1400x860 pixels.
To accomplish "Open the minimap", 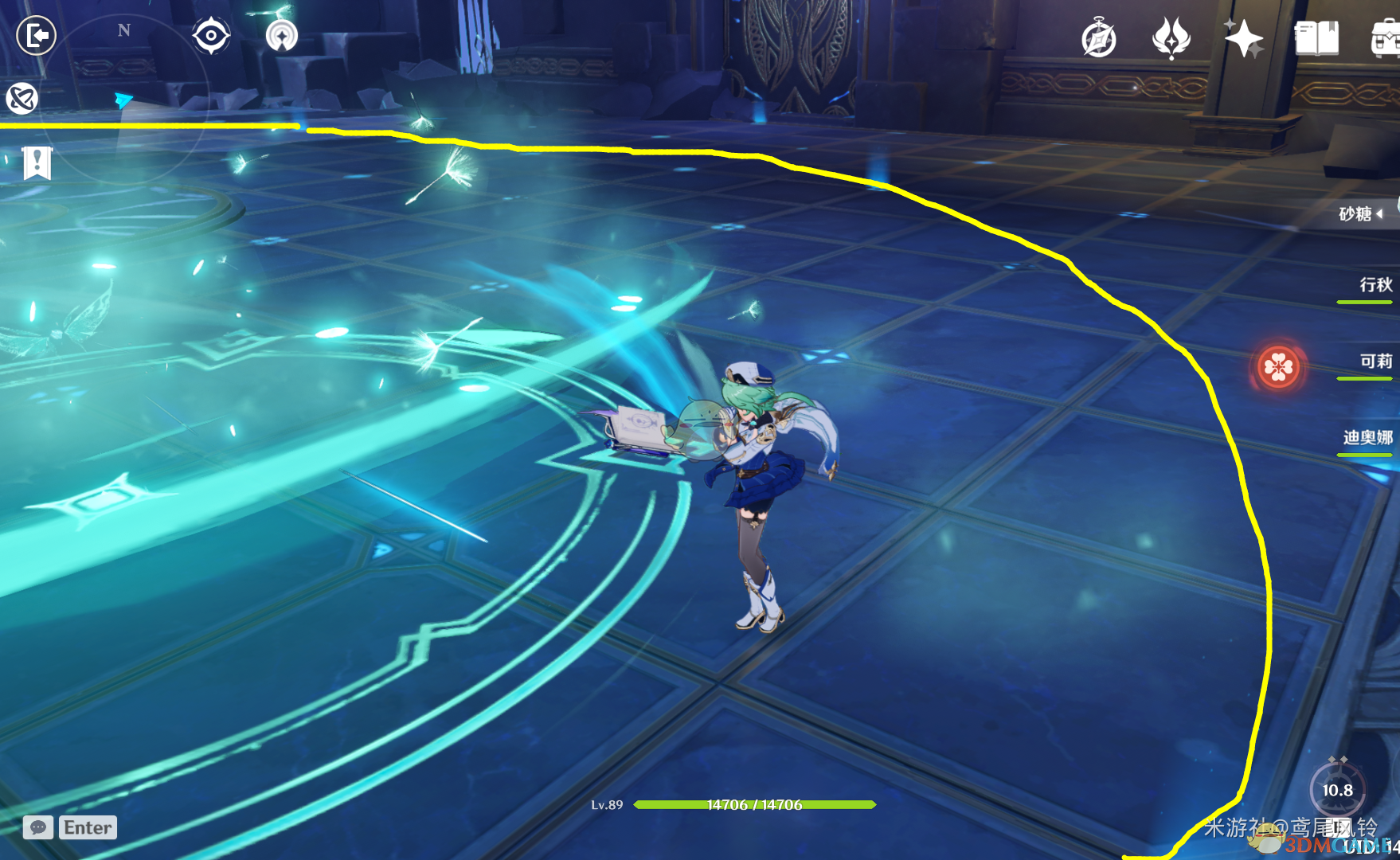I will coord(123,96).
